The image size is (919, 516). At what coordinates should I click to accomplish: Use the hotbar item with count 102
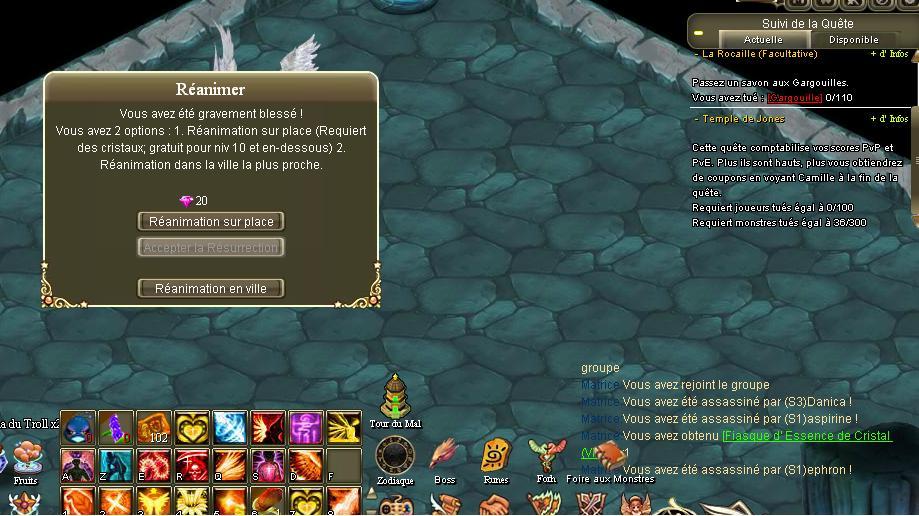click(154, 428)
